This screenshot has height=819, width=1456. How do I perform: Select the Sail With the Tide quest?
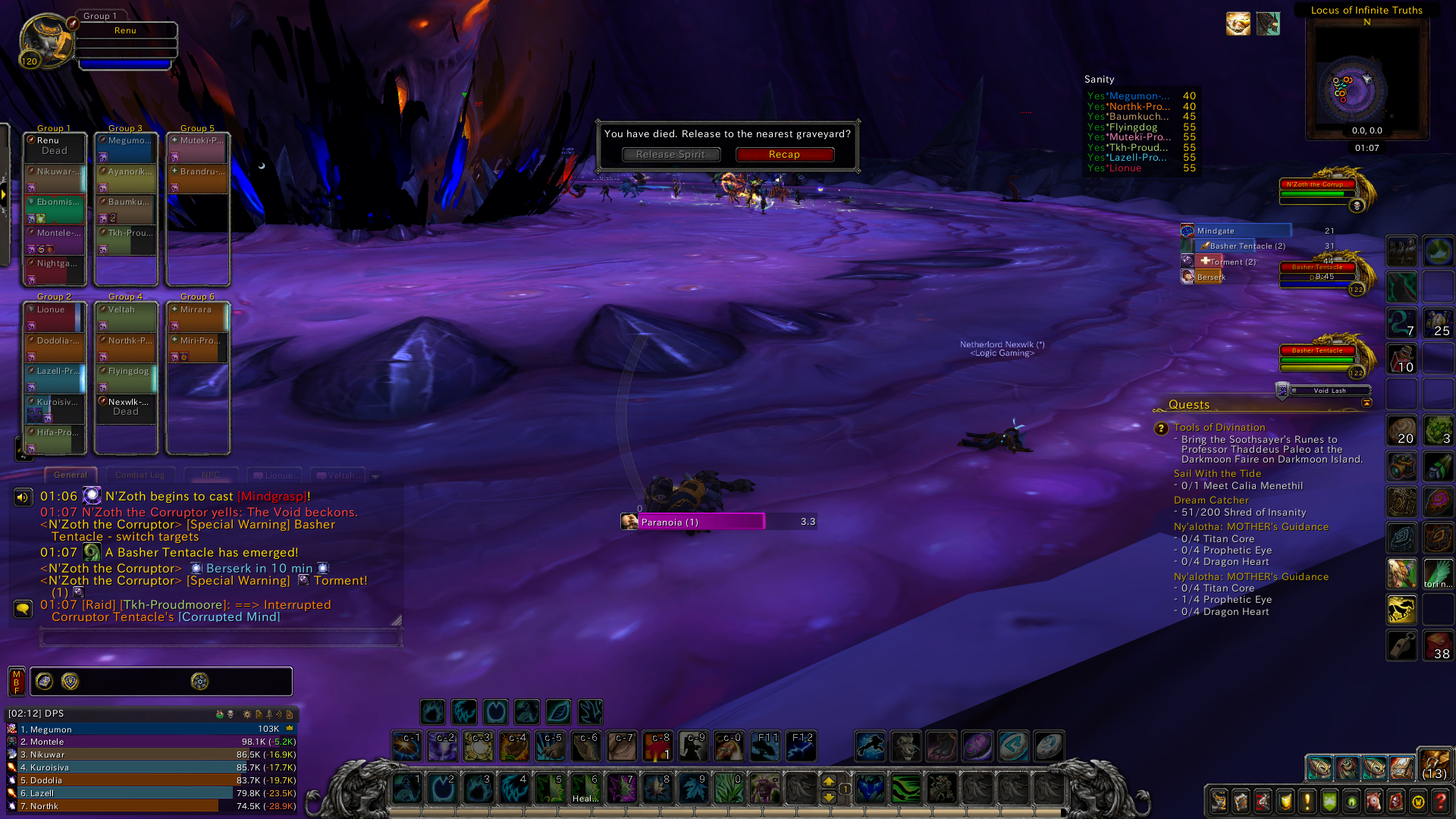pyautogui.click(x=1217, y=474)
